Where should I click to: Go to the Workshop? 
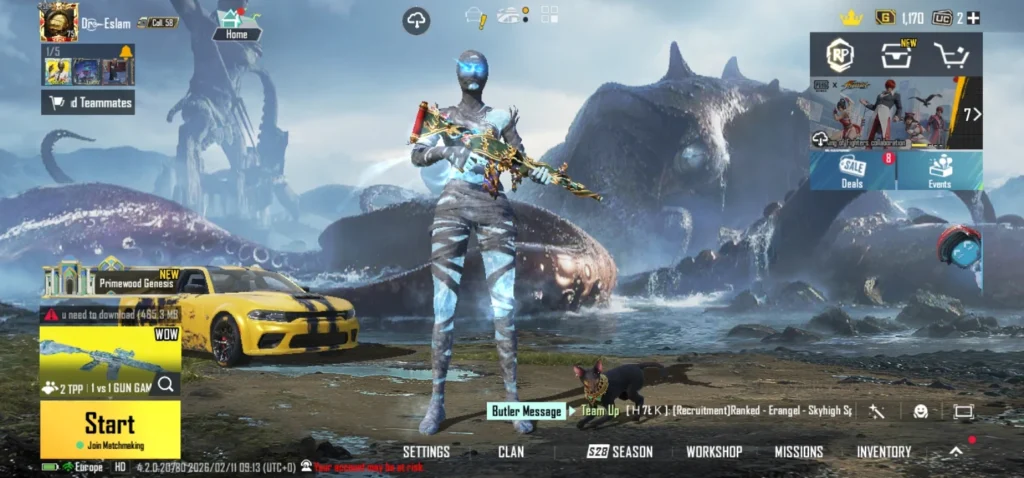click(714, 452)
